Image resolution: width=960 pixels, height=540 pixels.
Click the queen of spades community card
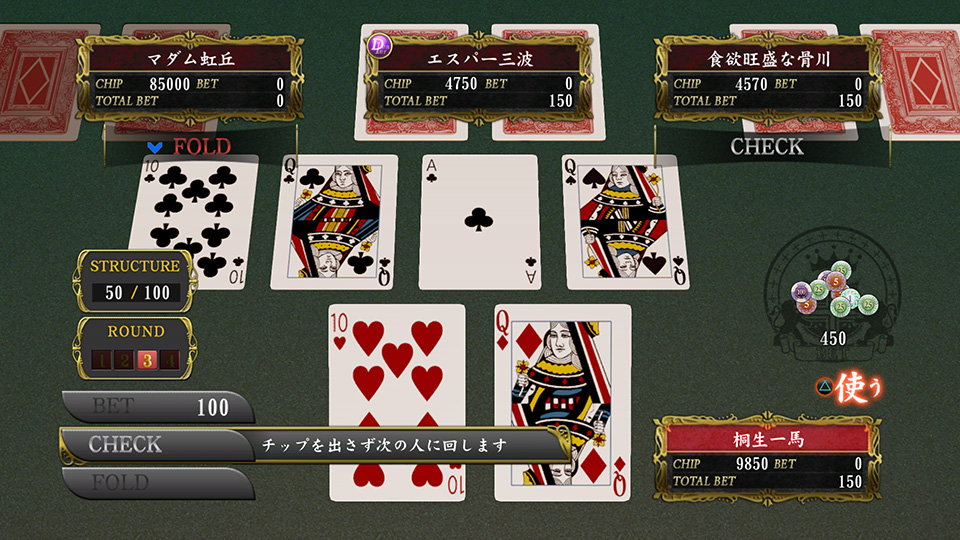(x=626, y=222)
